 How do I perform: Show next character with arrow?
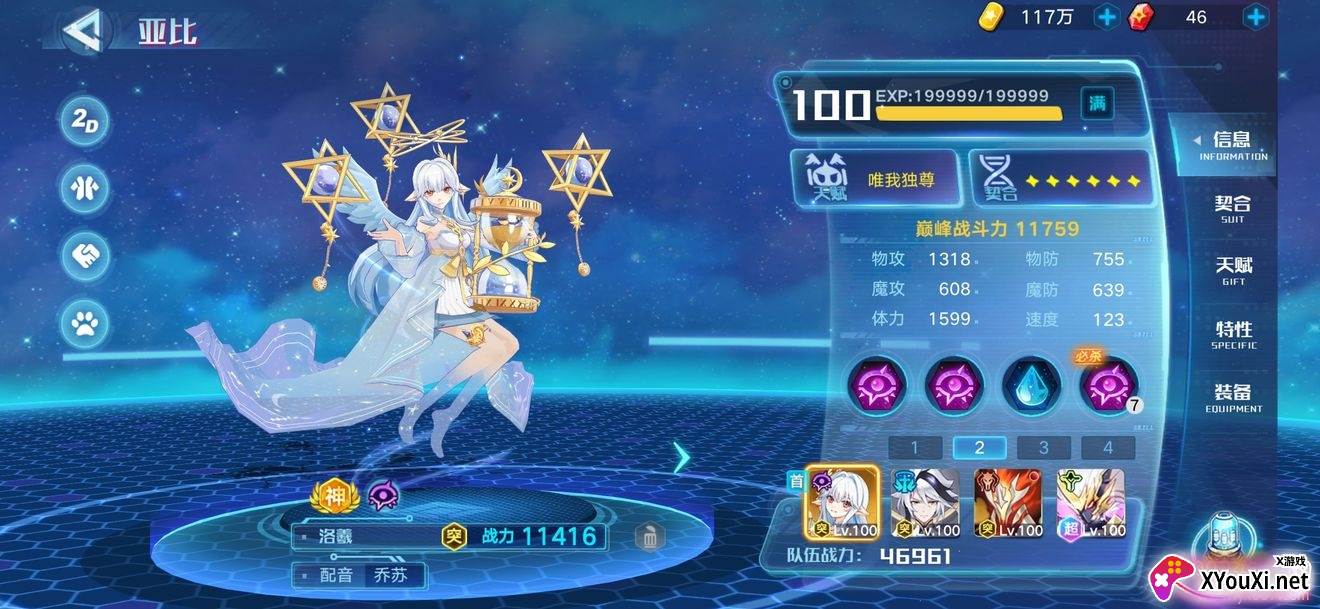tap(682, 457)
